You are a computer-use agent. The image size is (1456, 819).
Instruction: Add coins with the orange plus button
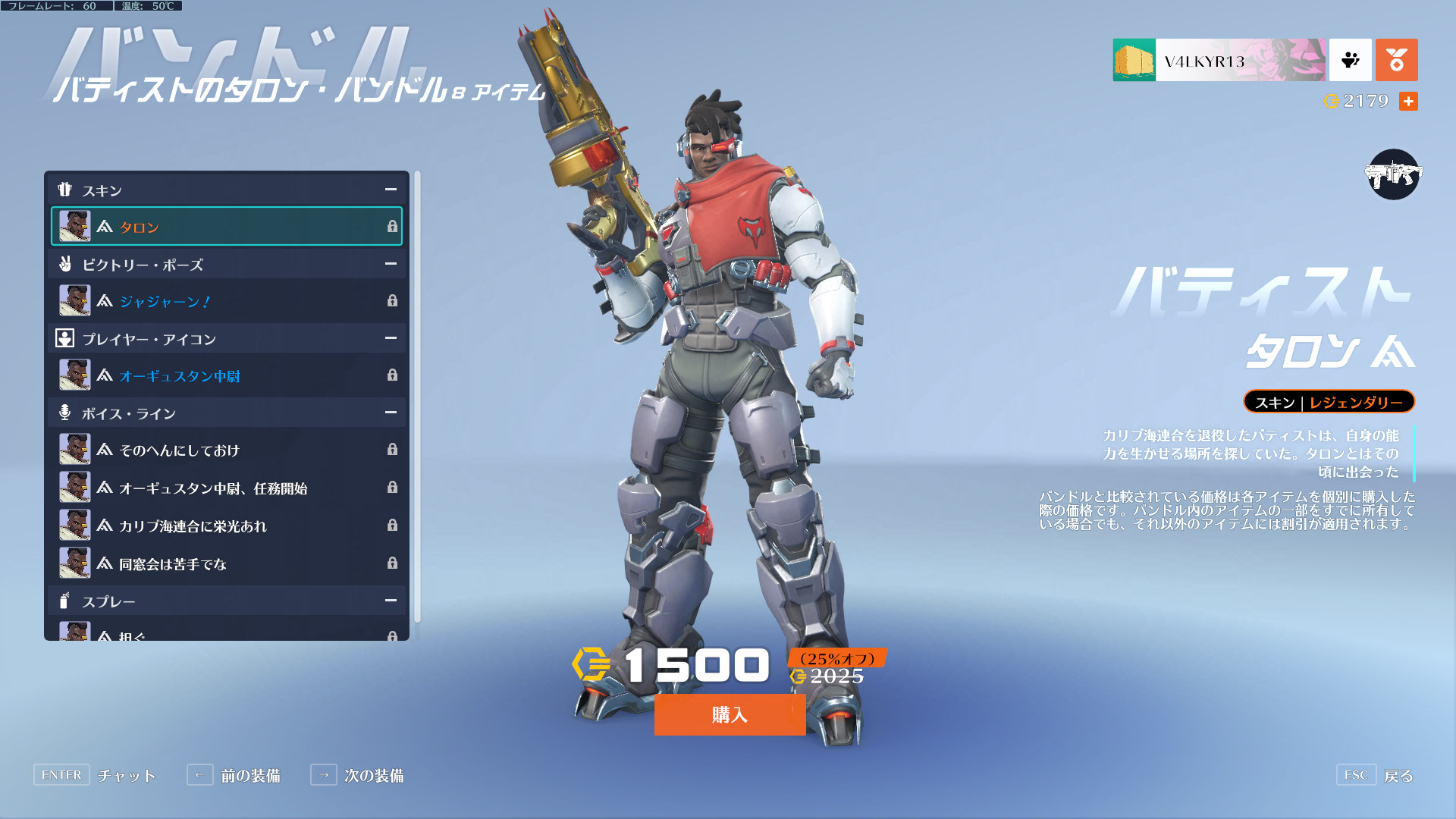(x=1408, y=101)
